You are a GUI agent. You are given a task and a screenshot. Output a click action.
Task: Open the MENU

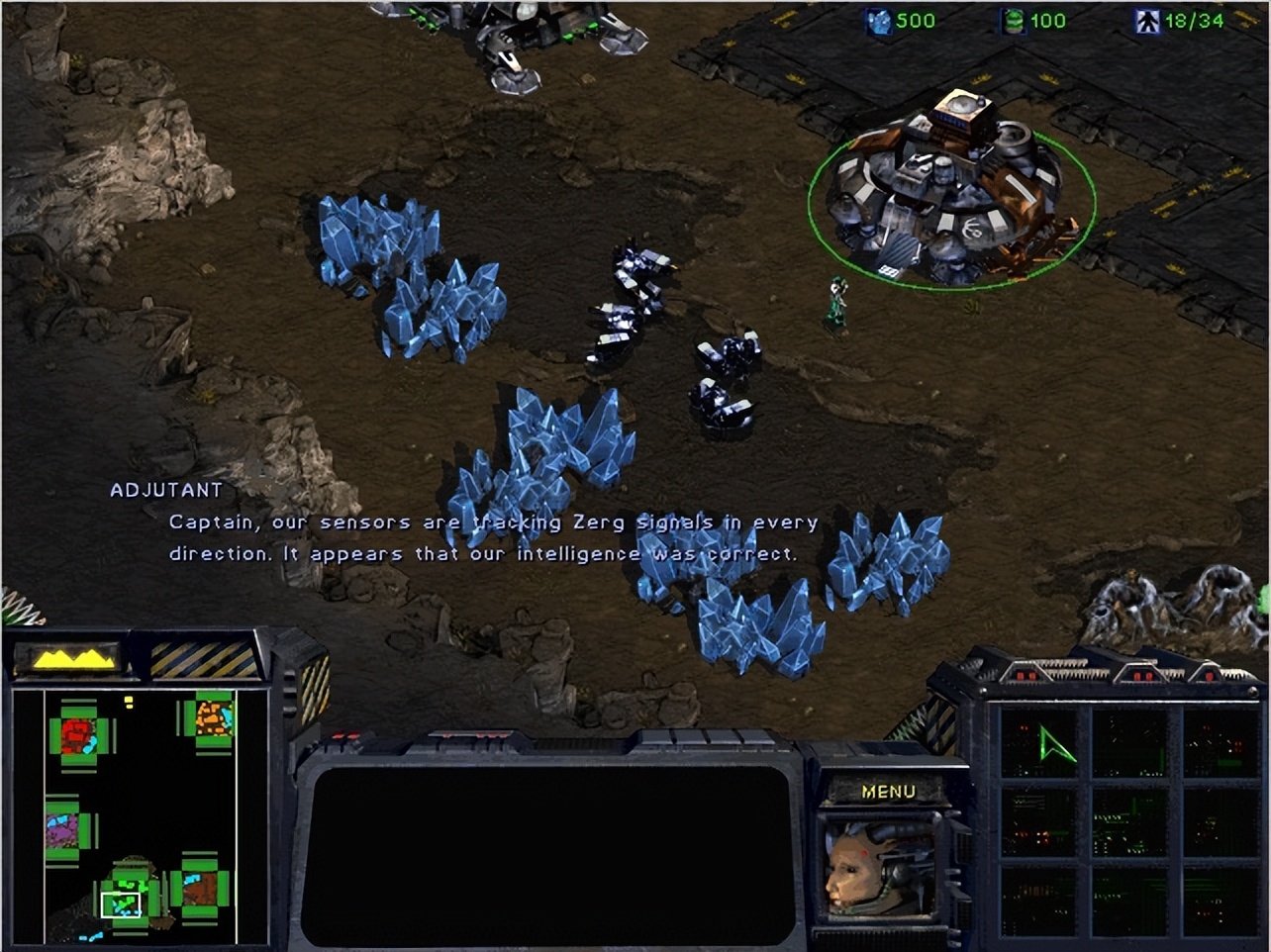[x=891, y=790]
